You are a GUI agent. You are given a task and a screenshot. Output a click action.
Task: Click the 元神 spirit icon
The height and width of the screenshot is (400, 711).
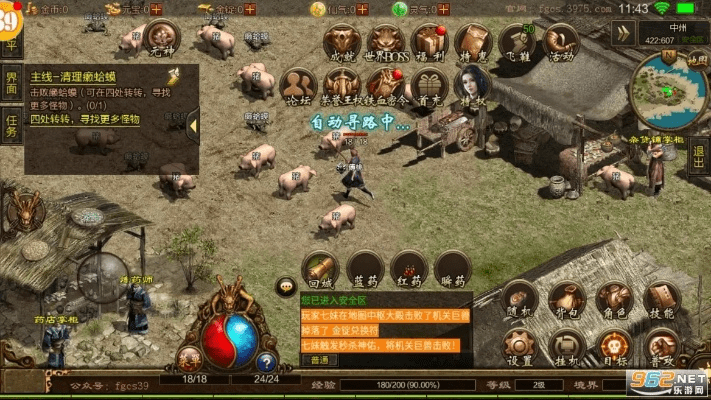tap(161, 41)
